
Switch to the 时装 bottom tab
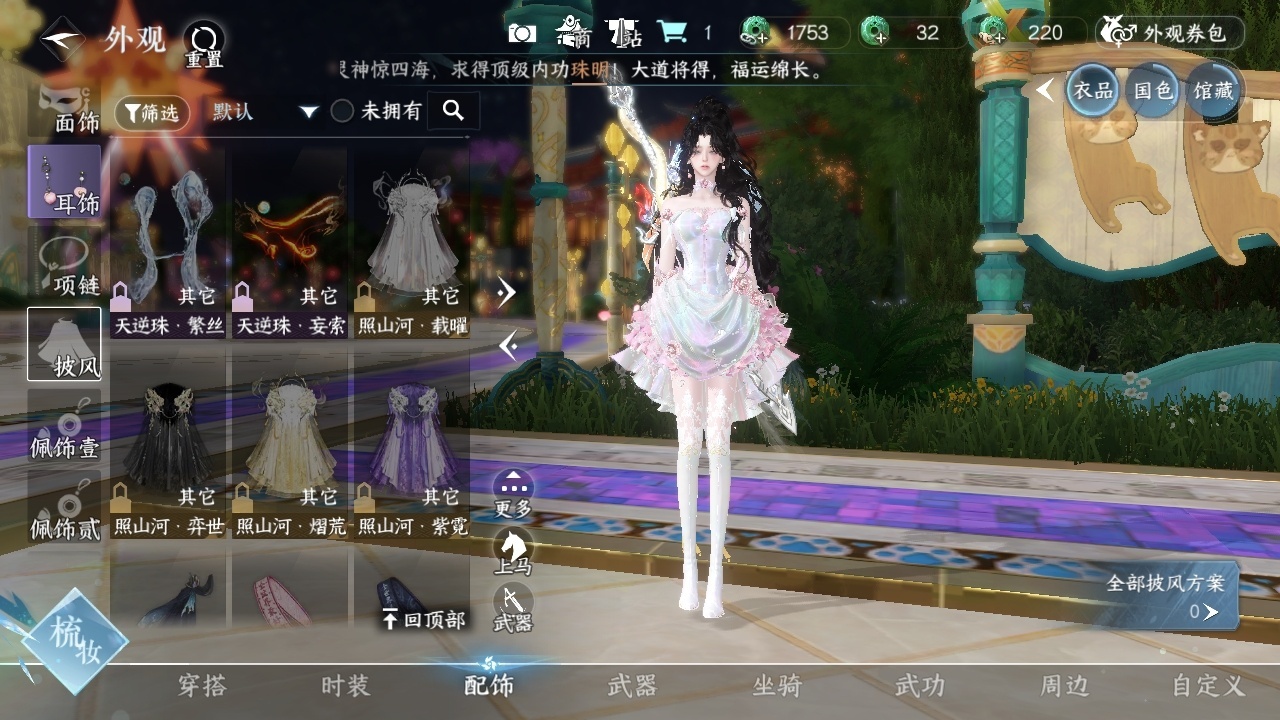(345, 686)
